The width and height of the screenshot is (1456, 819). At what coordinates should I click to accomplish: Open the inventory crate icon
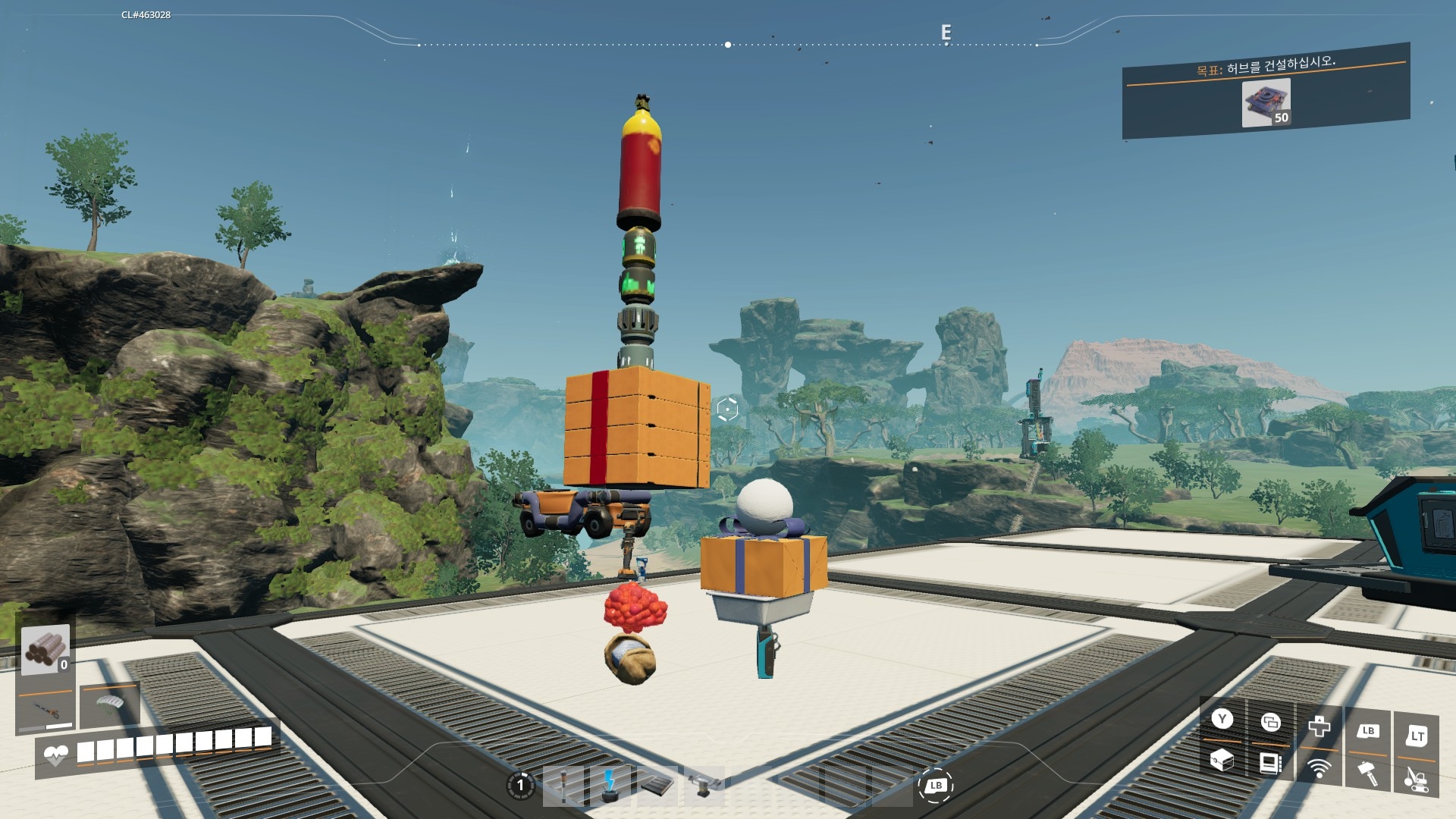point(1221,759)
